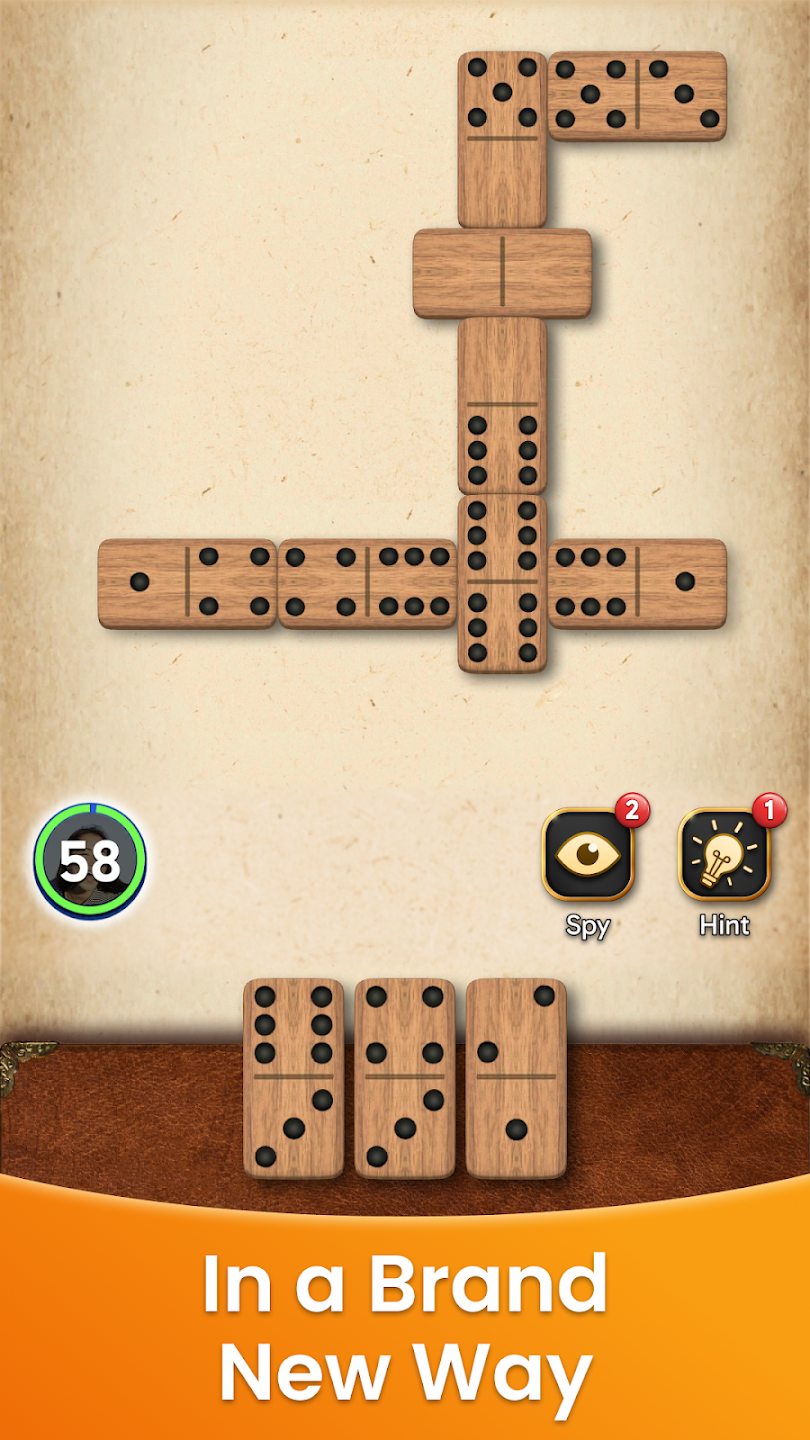The image size is (810, 1440).
Task: Choose the 2-1 domino in hand
Action: (x=515, y=1077)
